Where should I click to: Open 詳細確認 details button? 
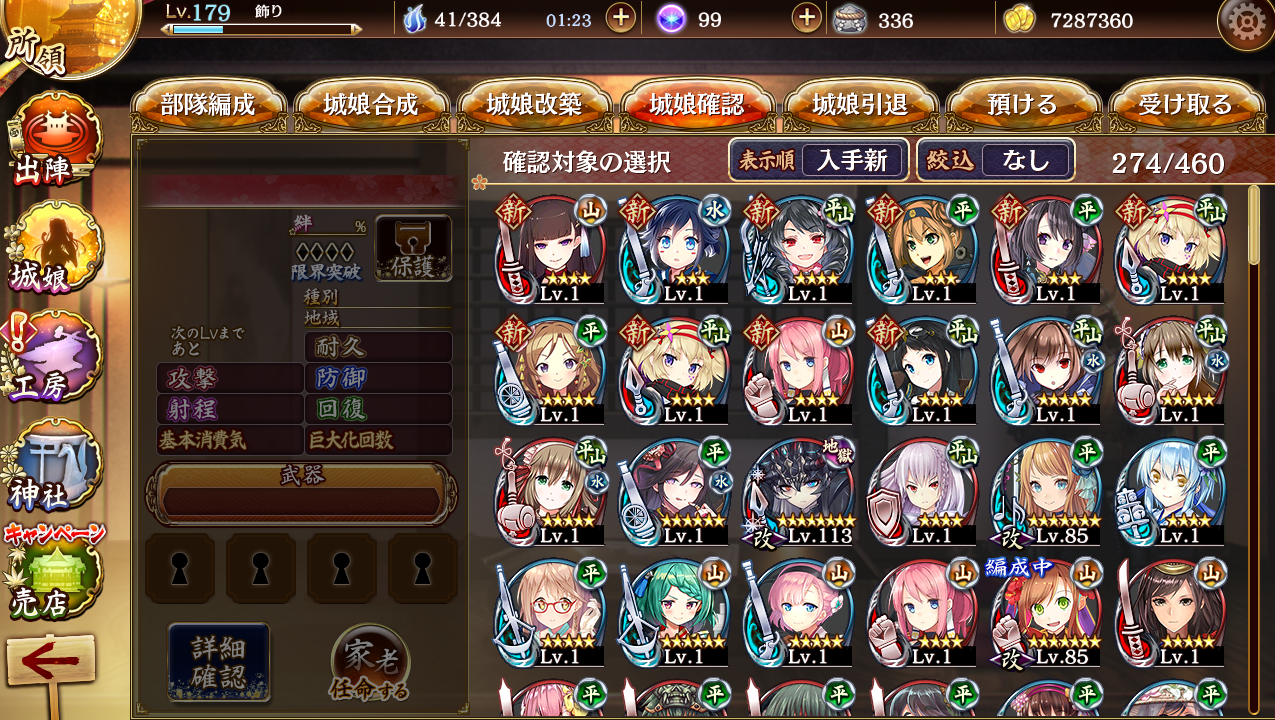pos(218,662)
